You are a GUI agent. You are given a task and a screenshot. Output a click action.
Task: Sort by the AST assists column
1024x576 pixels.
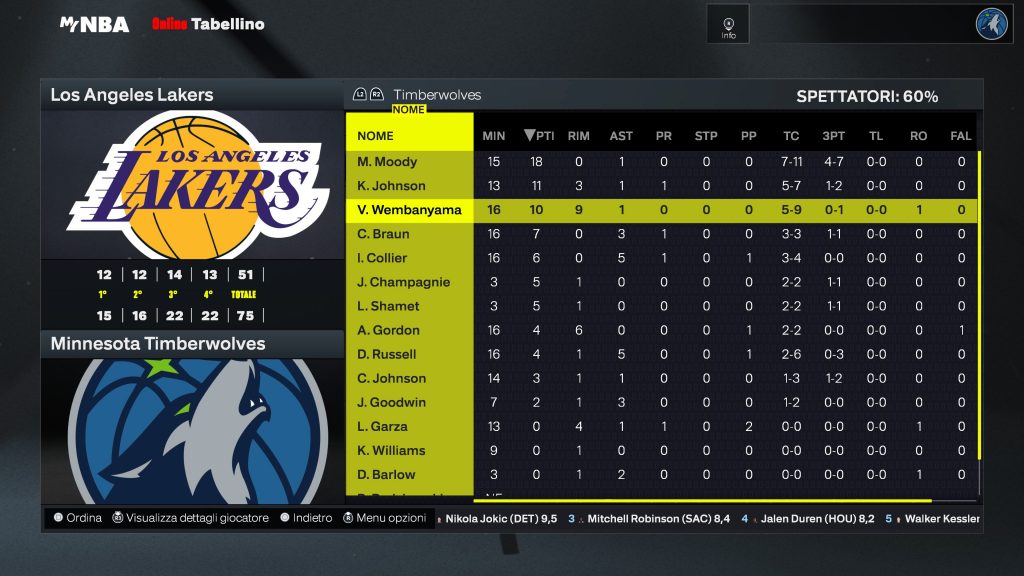coord(621,136)
